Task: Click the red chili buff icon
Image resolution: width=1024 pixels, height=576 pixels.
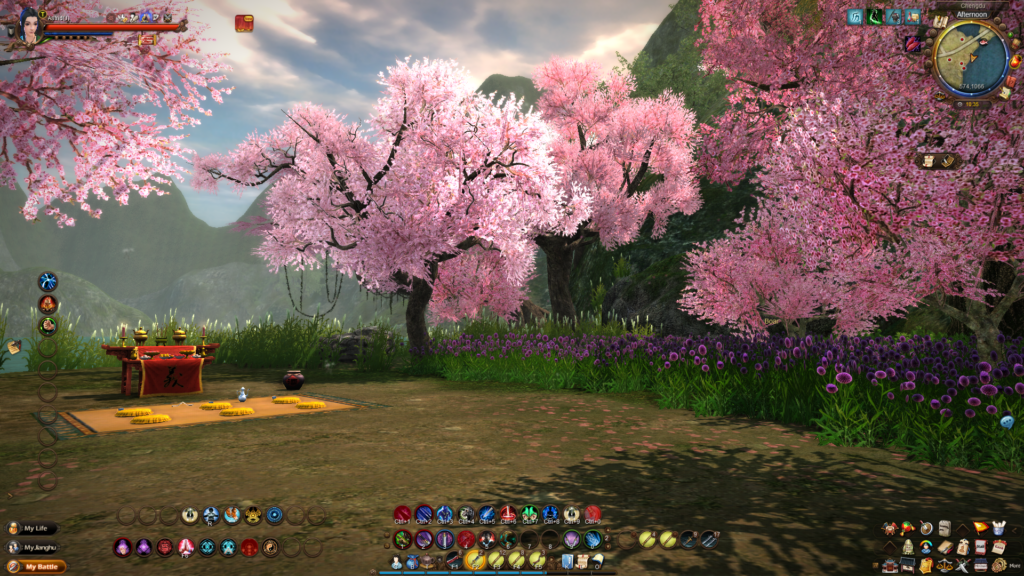Action: click(912, 44)
